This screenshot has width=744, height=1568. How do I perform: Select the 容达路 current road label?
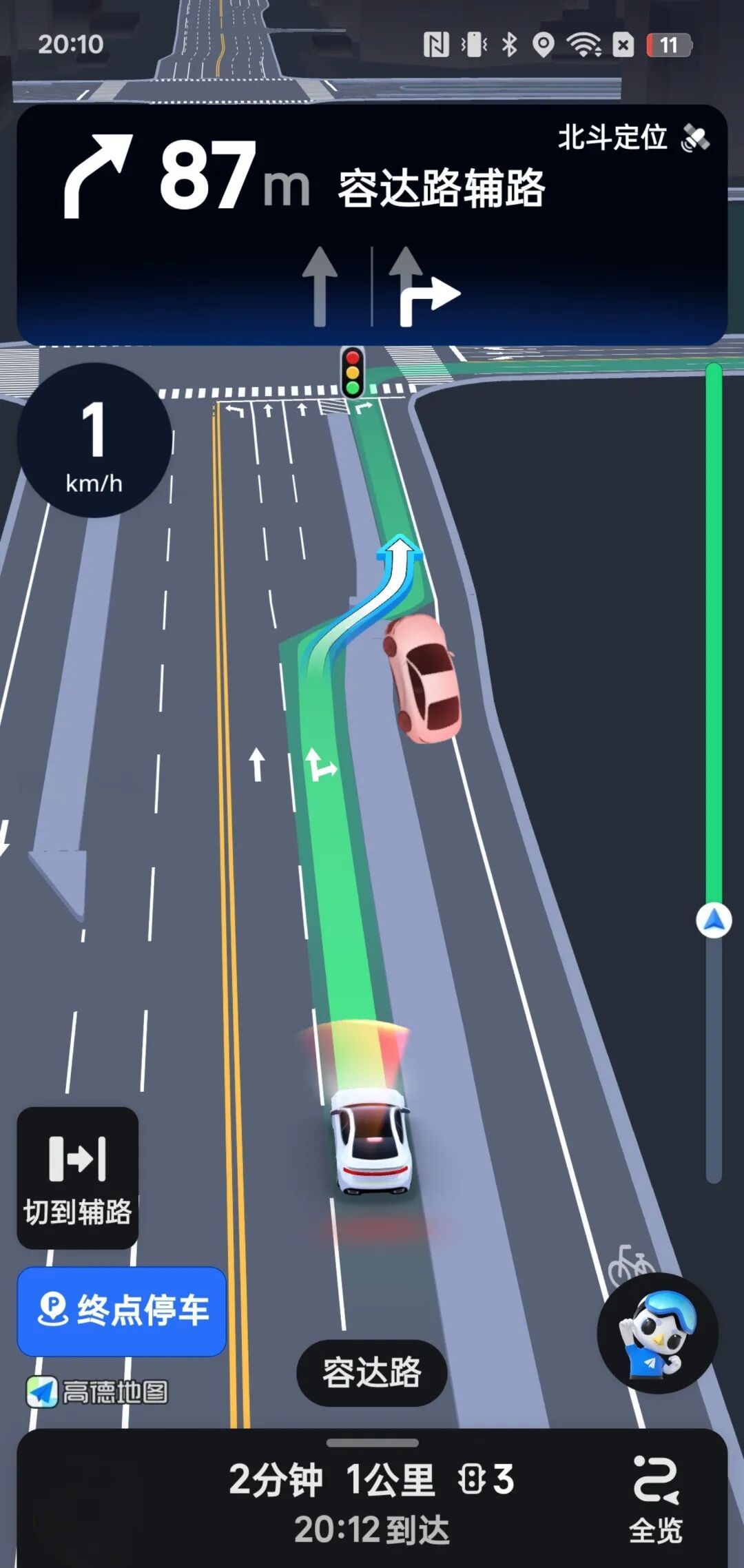pos(372,1372)
